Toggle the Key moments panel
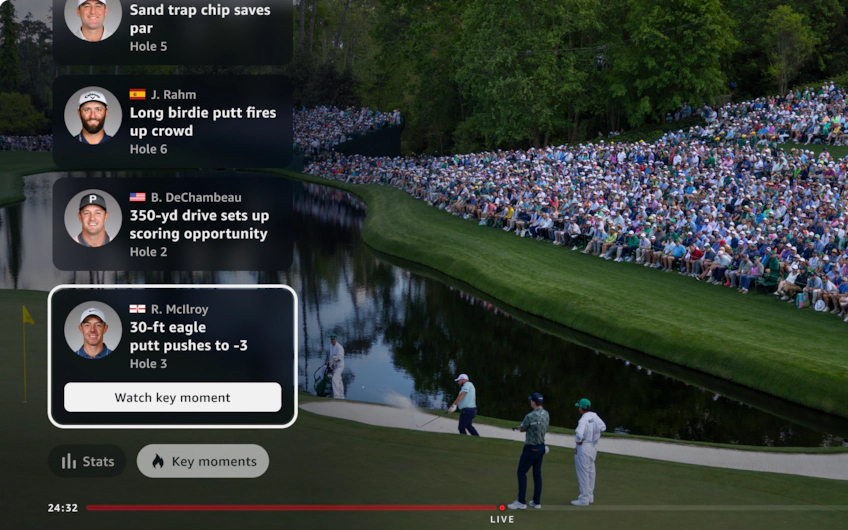Viewport: 848px width, 530px height. [x=203, y=461]
